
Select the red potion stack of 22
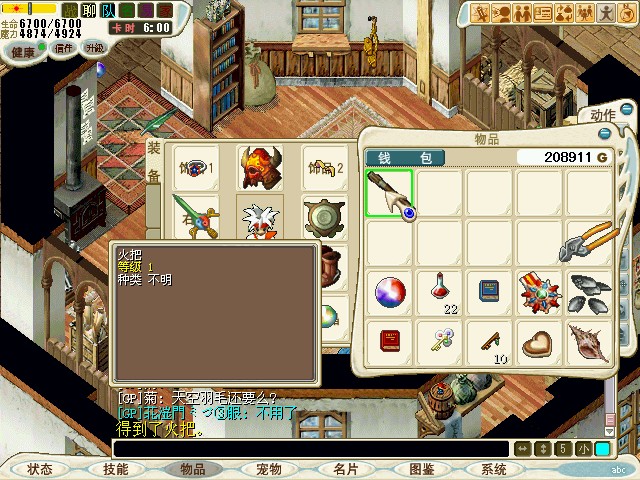click(x=439, y=292)
